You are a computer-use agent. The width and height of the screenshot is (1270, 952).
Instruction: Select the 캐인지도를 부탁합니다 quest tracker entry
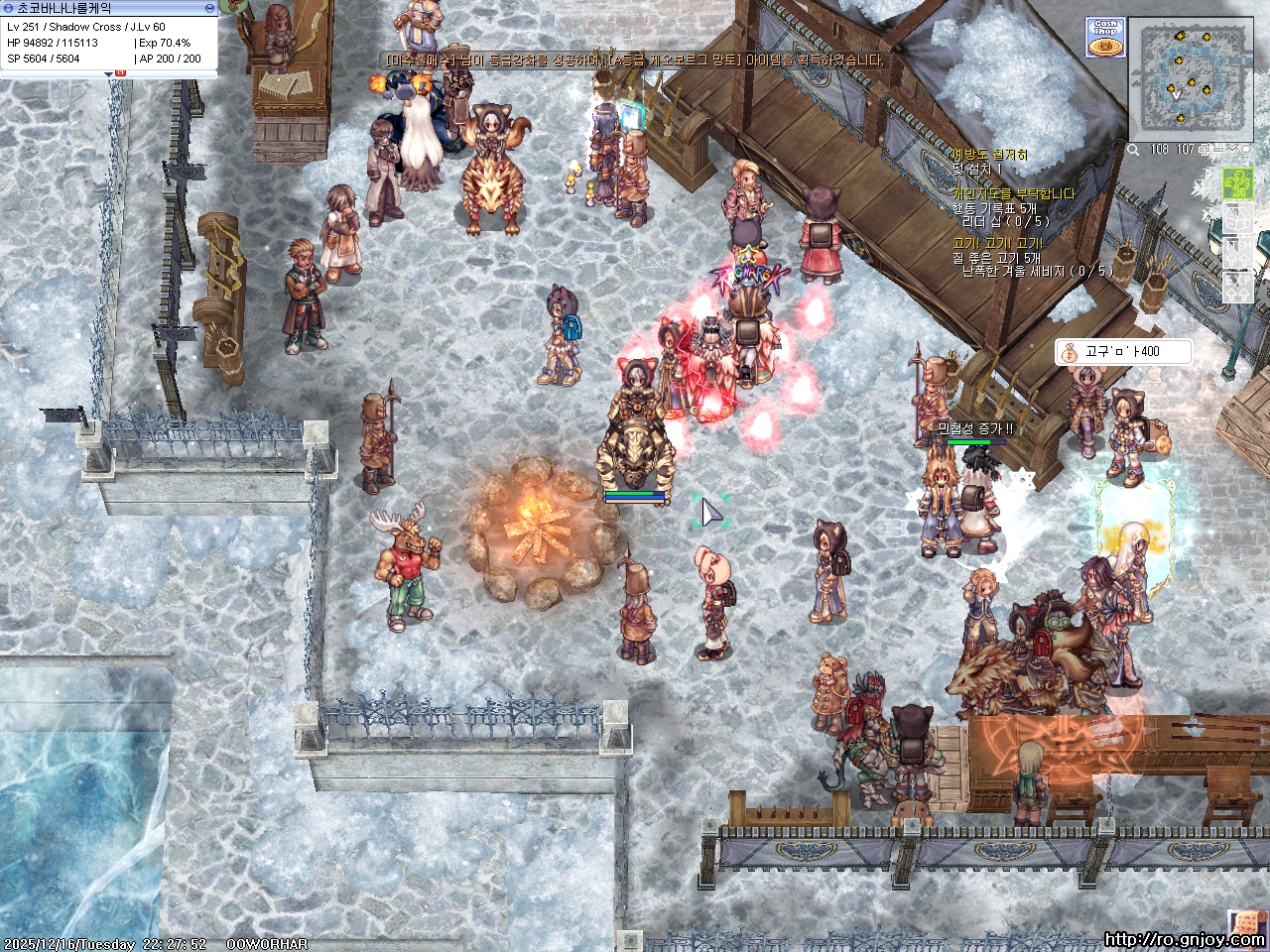(x=1013, y=193)
